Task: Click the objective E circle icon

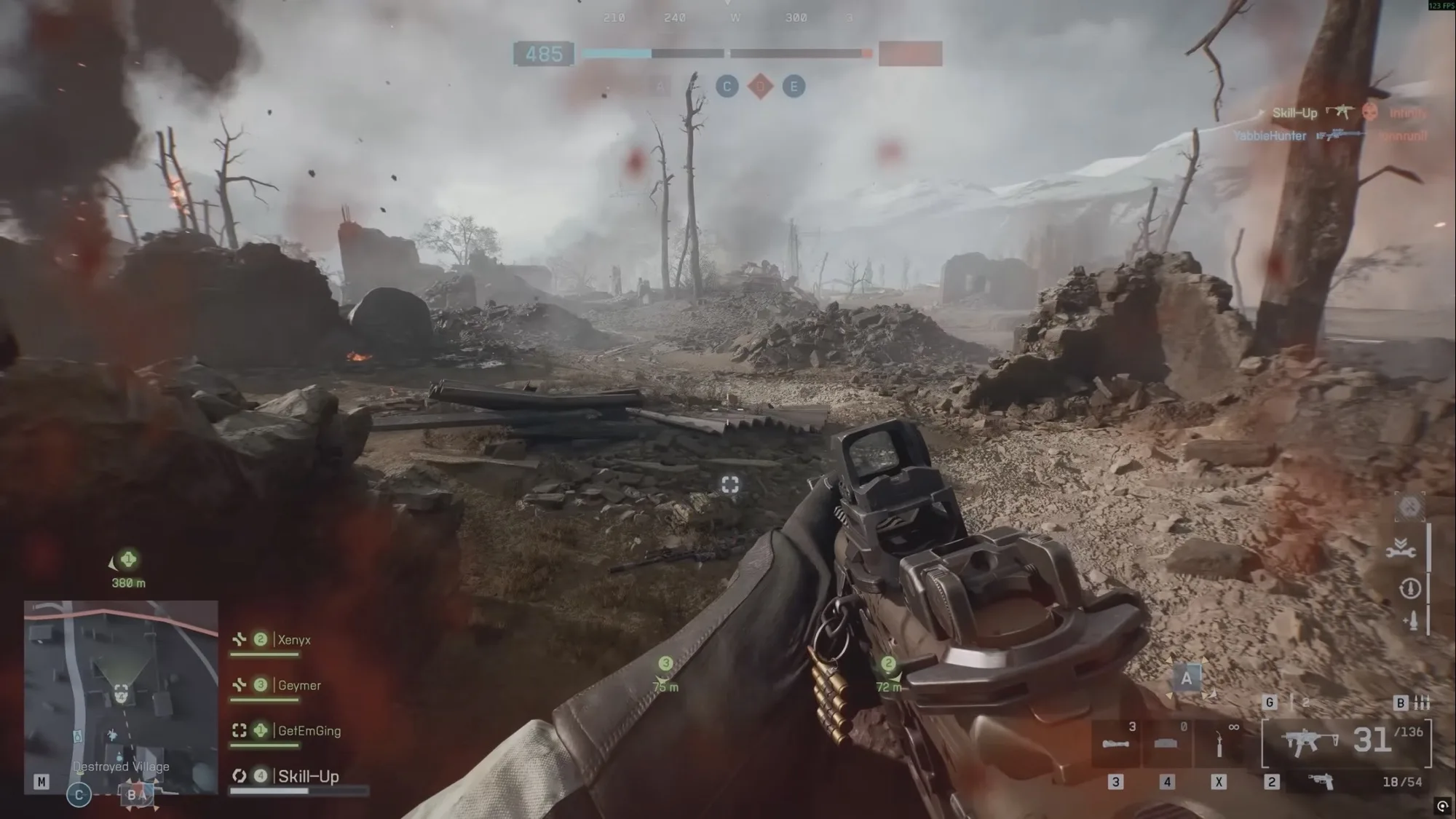Action: pos(794,87)
